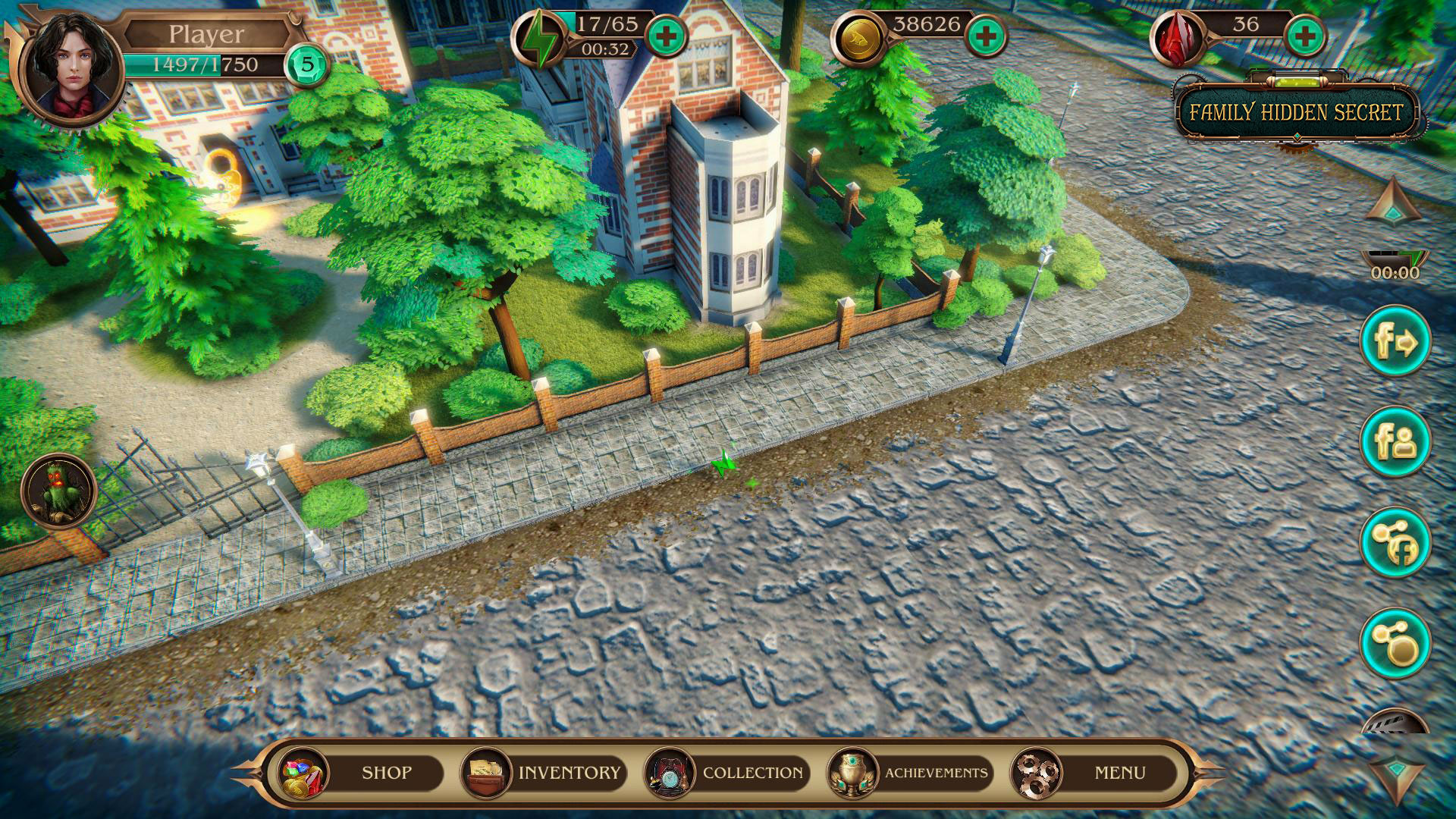Share via the Facebook share icon
Screen dimensions: 1456x819
(1395, 542)
